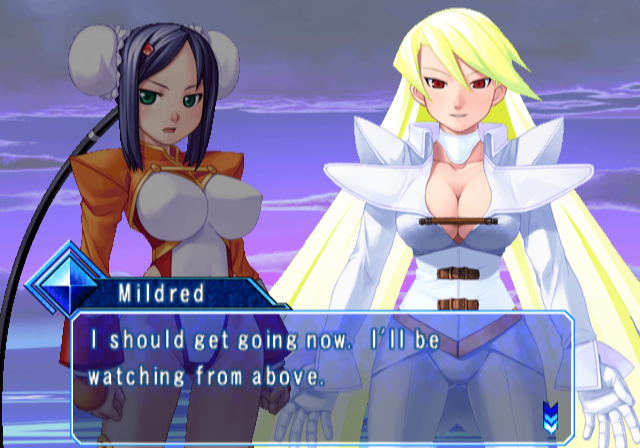Click the blue continue arrow in dialogue box

coord(549,413)
